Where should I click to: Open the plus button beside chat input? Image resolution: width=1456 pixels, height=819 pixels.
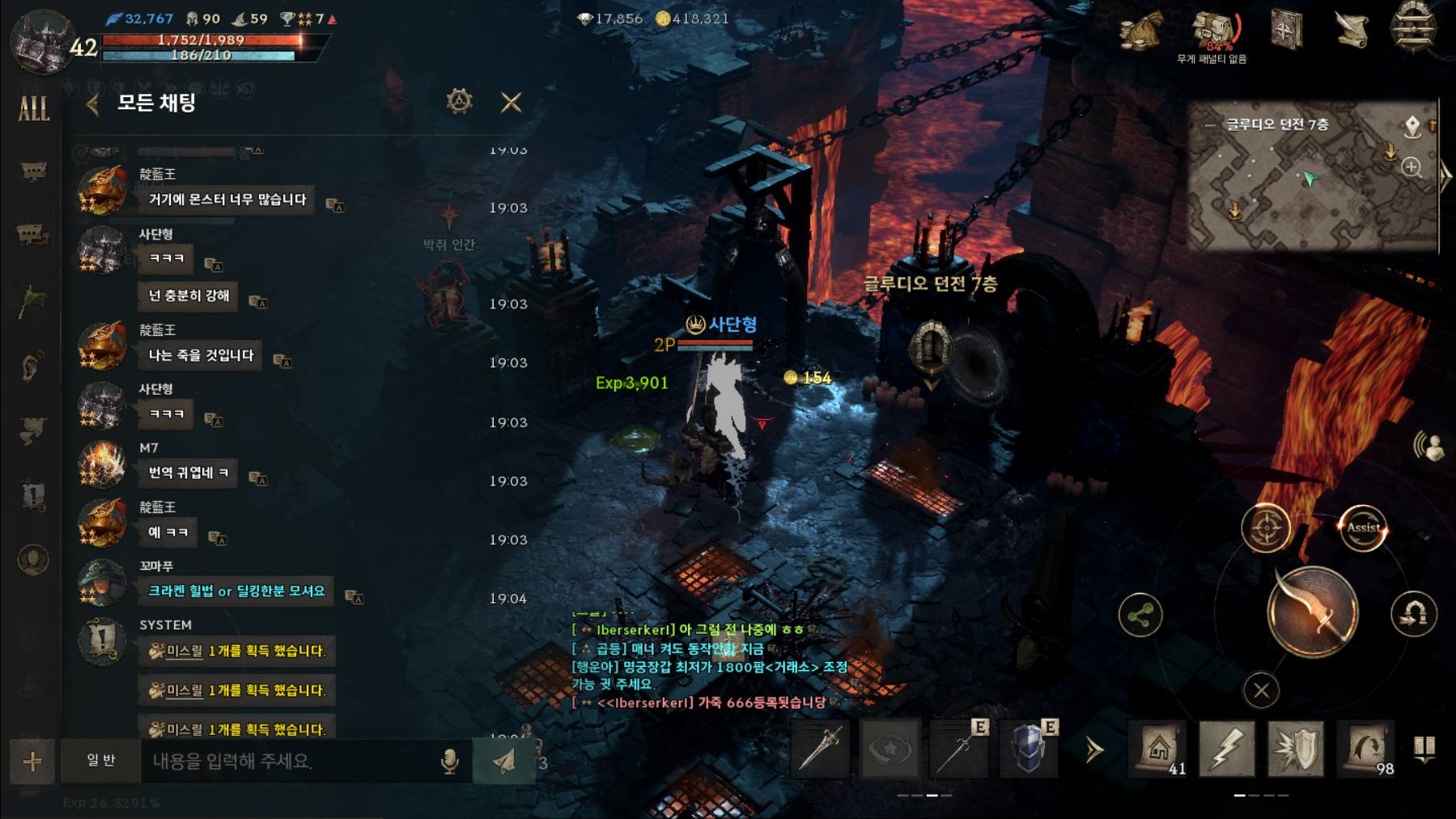[32, 762]
